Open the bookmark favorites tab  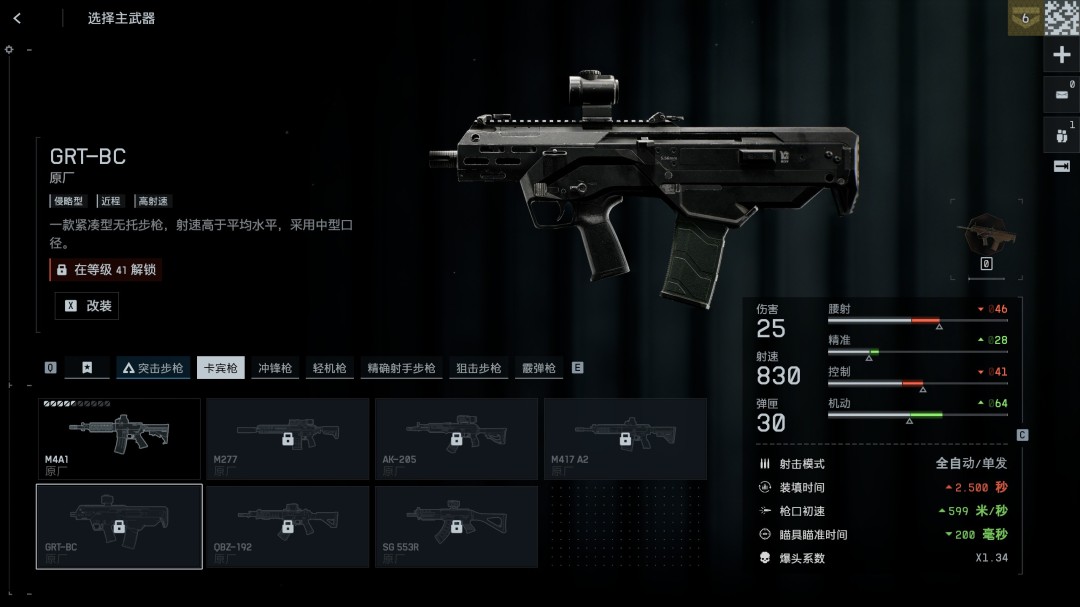coord(87,368)
